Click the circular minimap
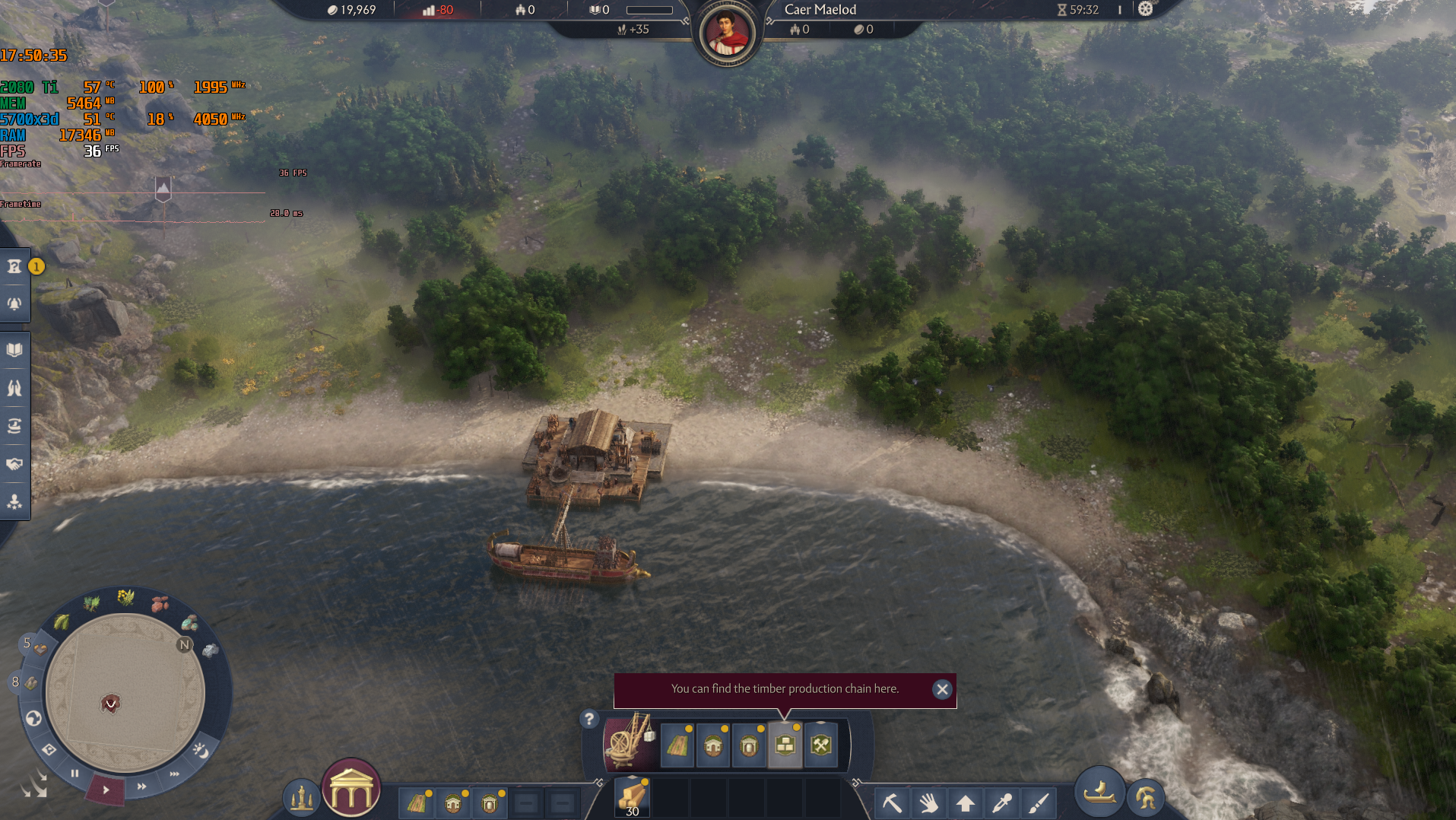Image resolution: width=1456 pixels, height=820 pixels. point(125,692)
